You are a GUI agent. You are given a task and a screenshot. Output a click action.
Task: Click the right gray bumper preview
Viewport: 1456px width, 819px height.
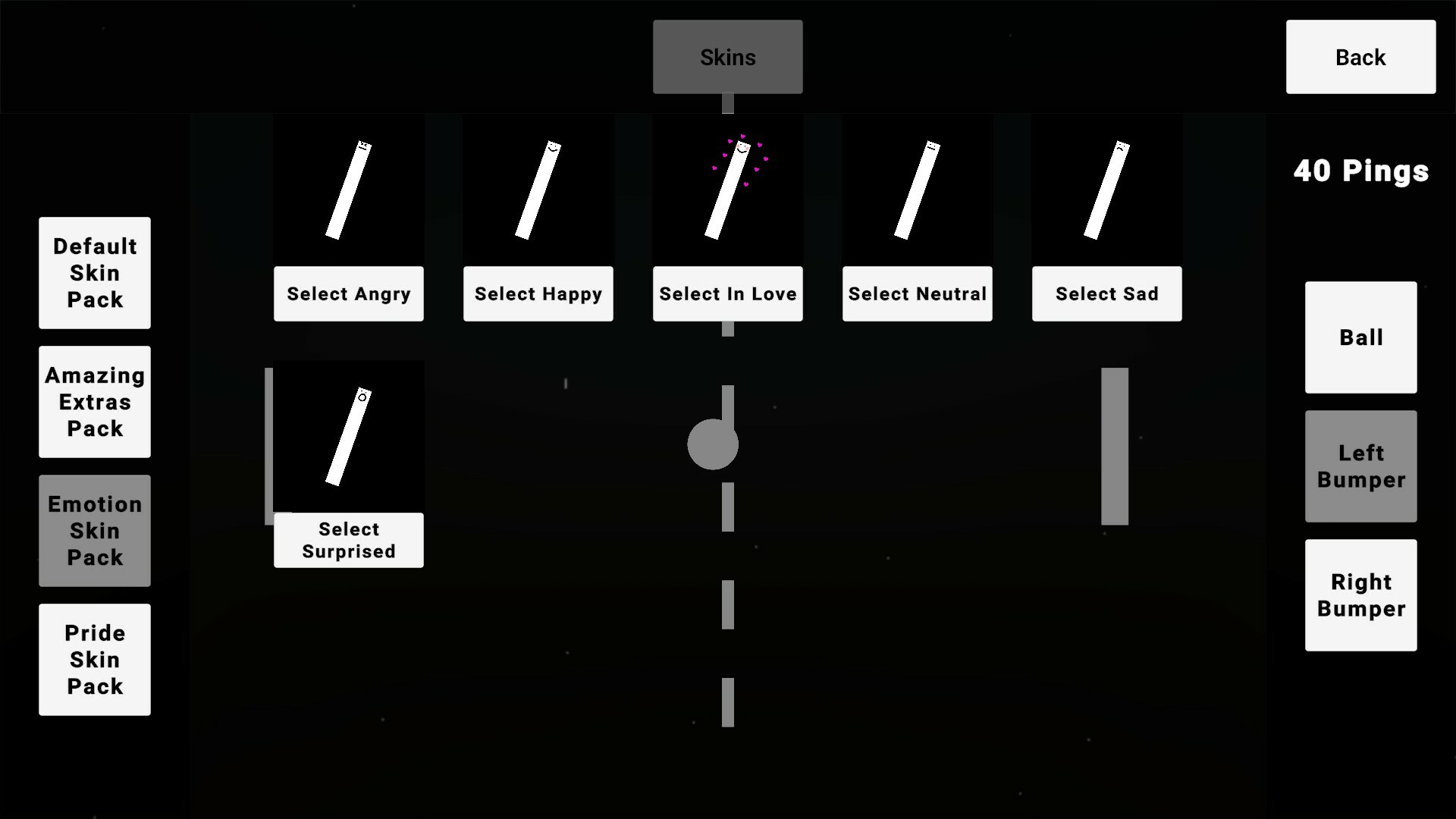[1113, 445]
